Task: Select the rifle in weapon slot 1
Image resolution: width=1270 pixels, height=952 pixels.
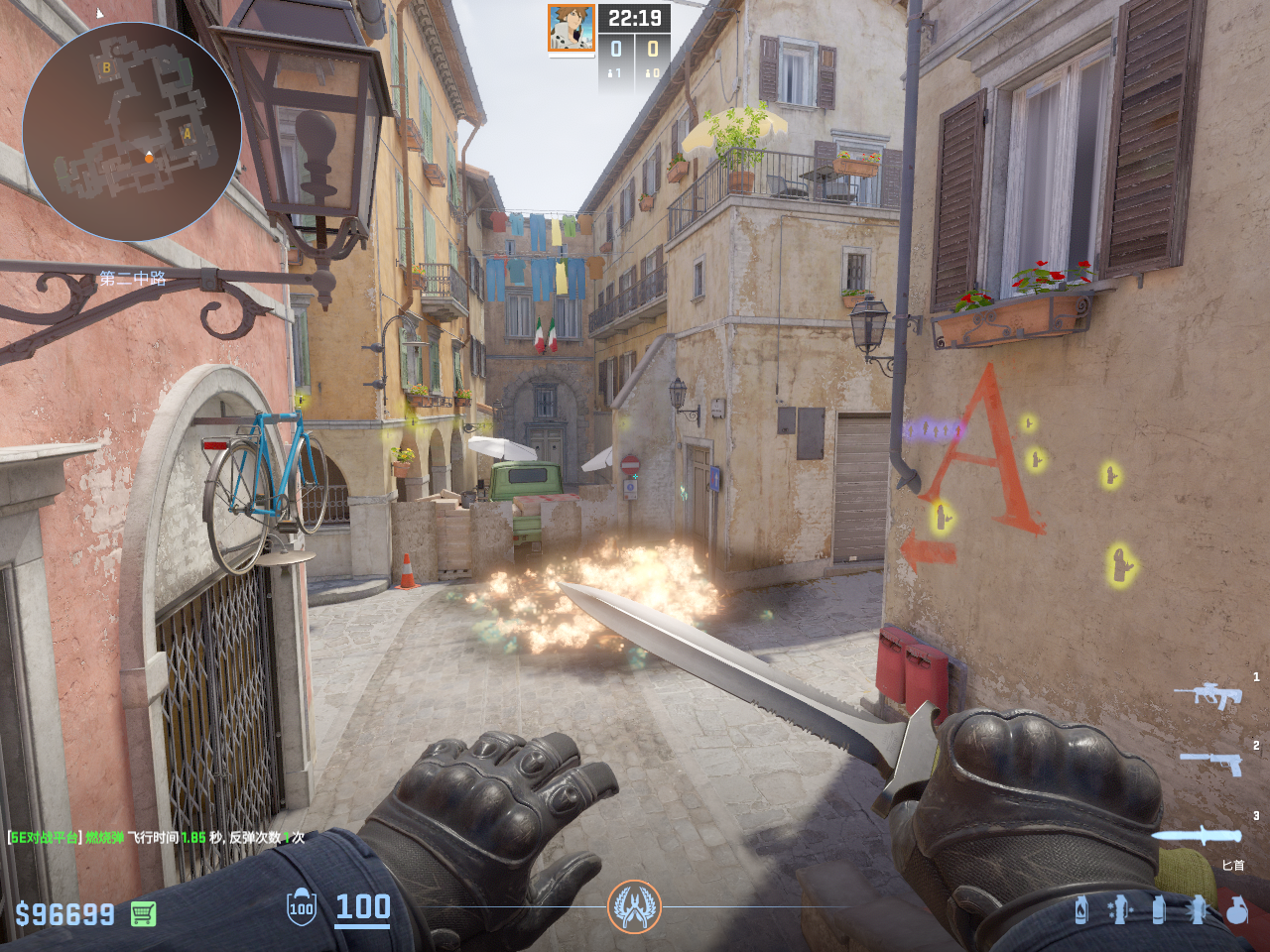Action: point(1208,695)
